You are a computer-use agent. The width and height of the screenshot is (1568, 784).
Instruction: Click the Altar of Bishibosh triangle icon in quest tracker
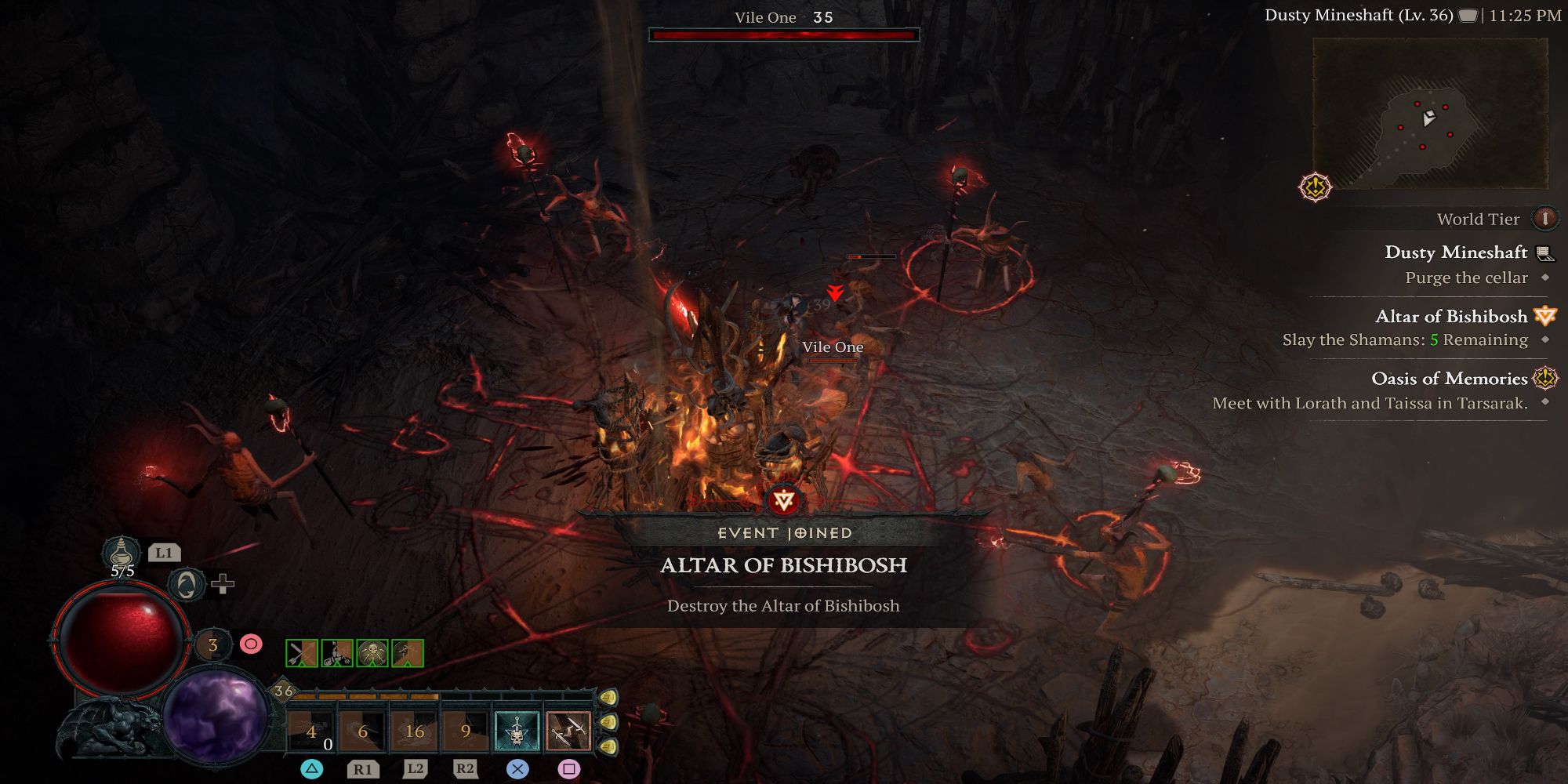[x=1545, y=317]
